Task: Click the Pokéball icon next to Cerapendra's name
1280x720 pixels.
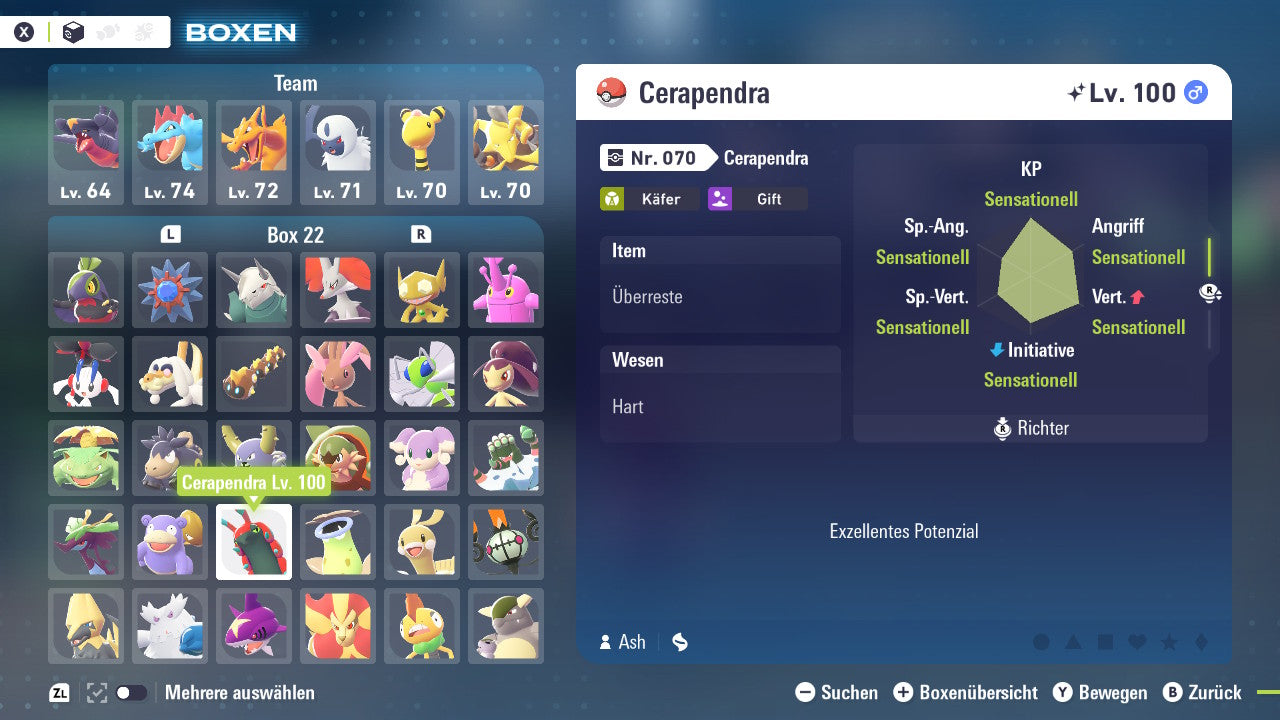Action: point(611,92)
